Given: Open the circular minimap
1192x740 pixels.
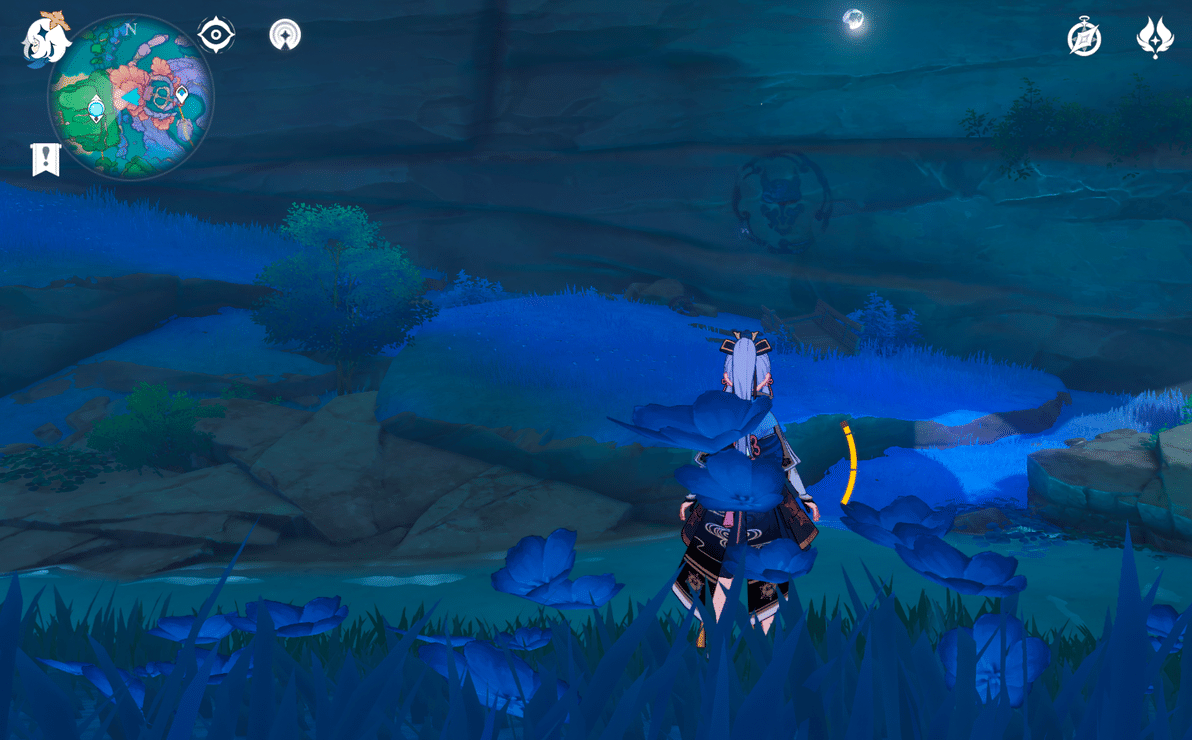Looking at the screenshot, I should [x=130, y=97].
